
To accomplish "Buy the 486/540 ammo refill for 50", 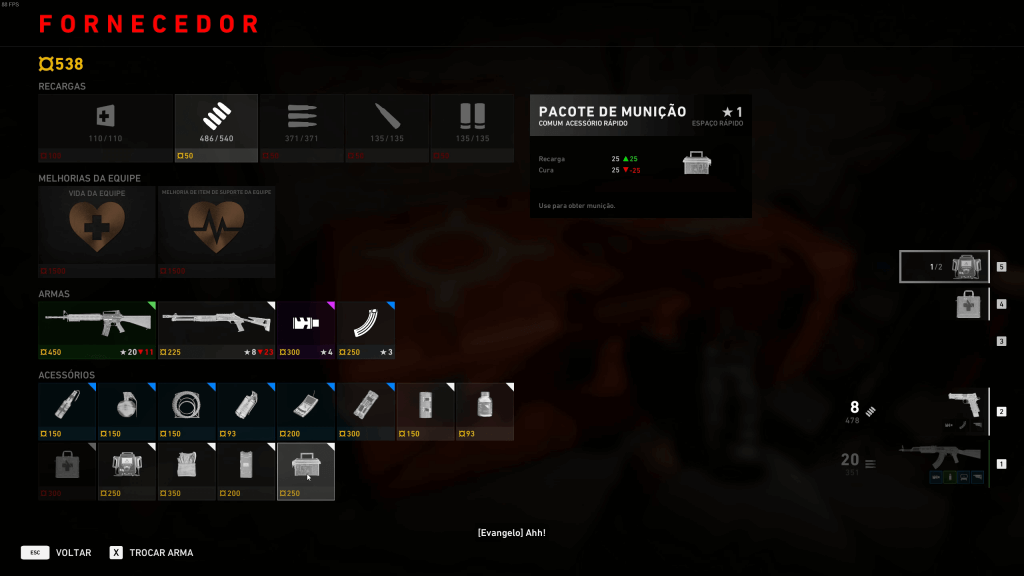I will [216, 128].
